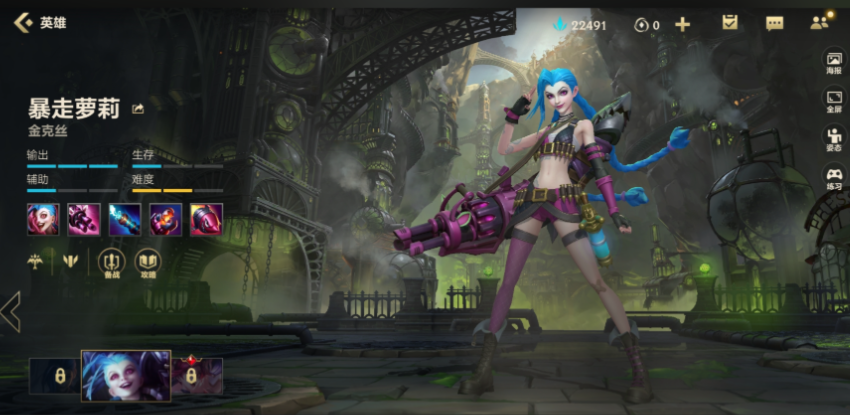Open the task checklist icon
Viewport: 850px width, 415px height.
[730, 23]
